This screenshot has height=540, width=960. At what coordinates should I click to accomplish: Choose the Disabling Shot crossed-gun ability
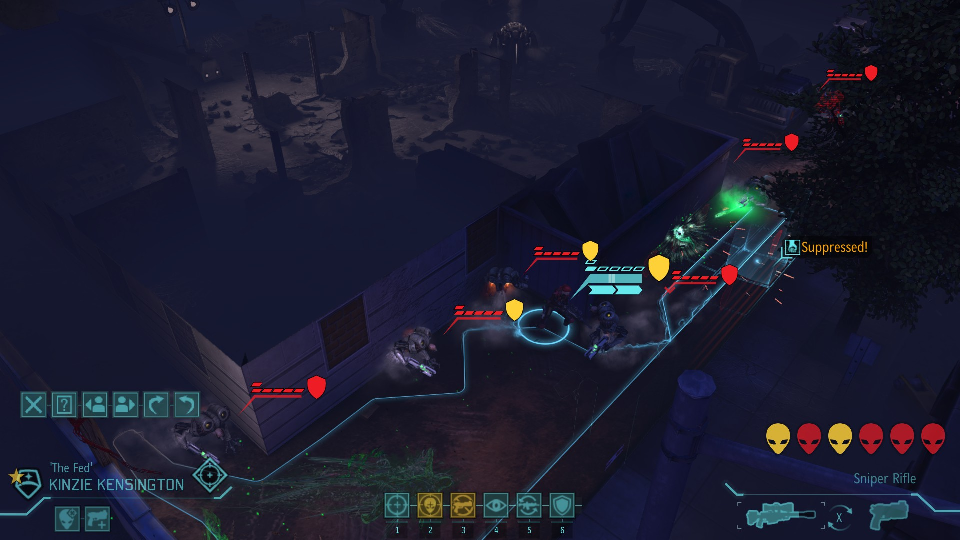pos(463,505)
